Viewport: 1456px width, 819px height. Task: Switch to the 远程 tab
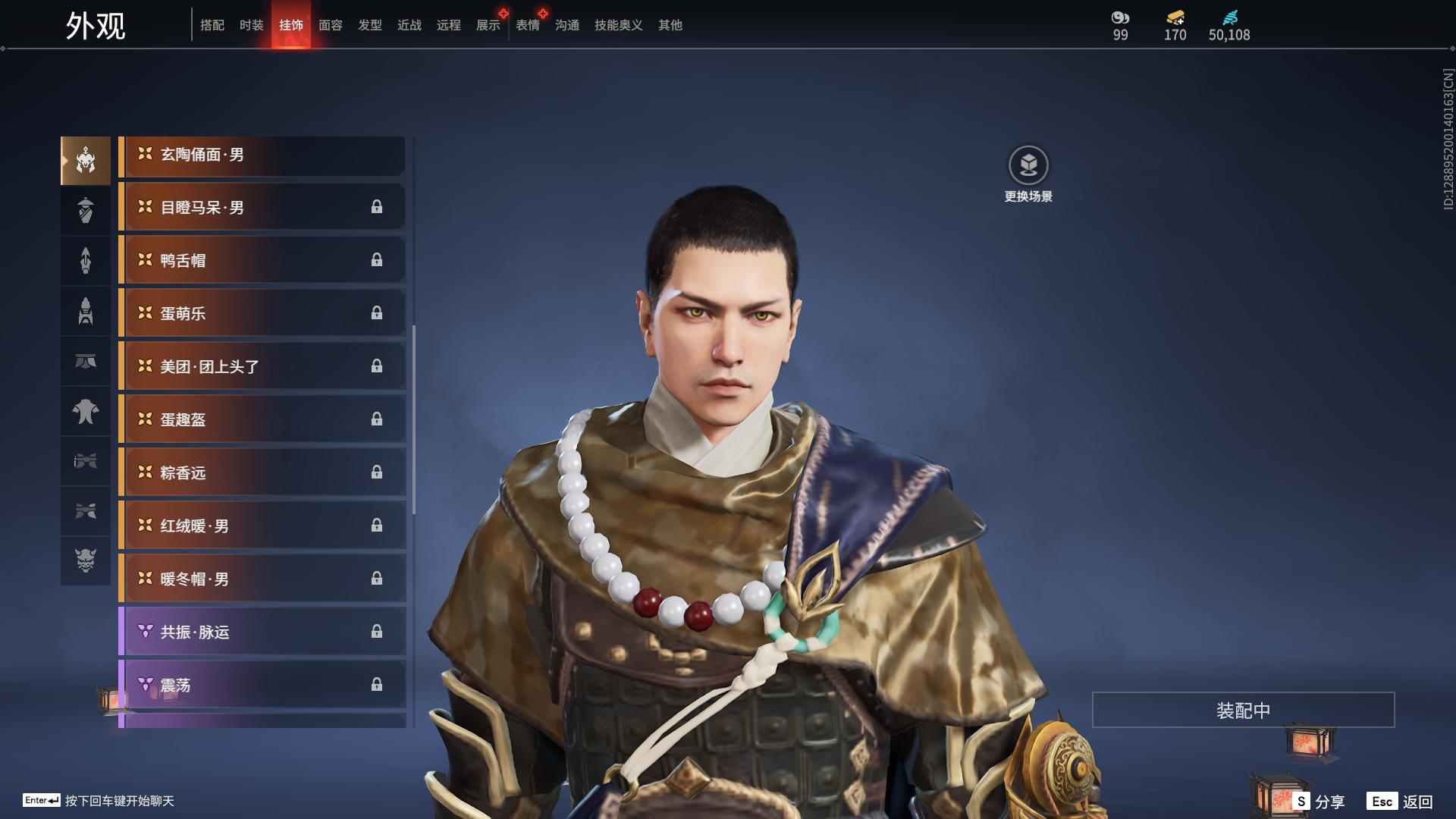tap(449, 25)
